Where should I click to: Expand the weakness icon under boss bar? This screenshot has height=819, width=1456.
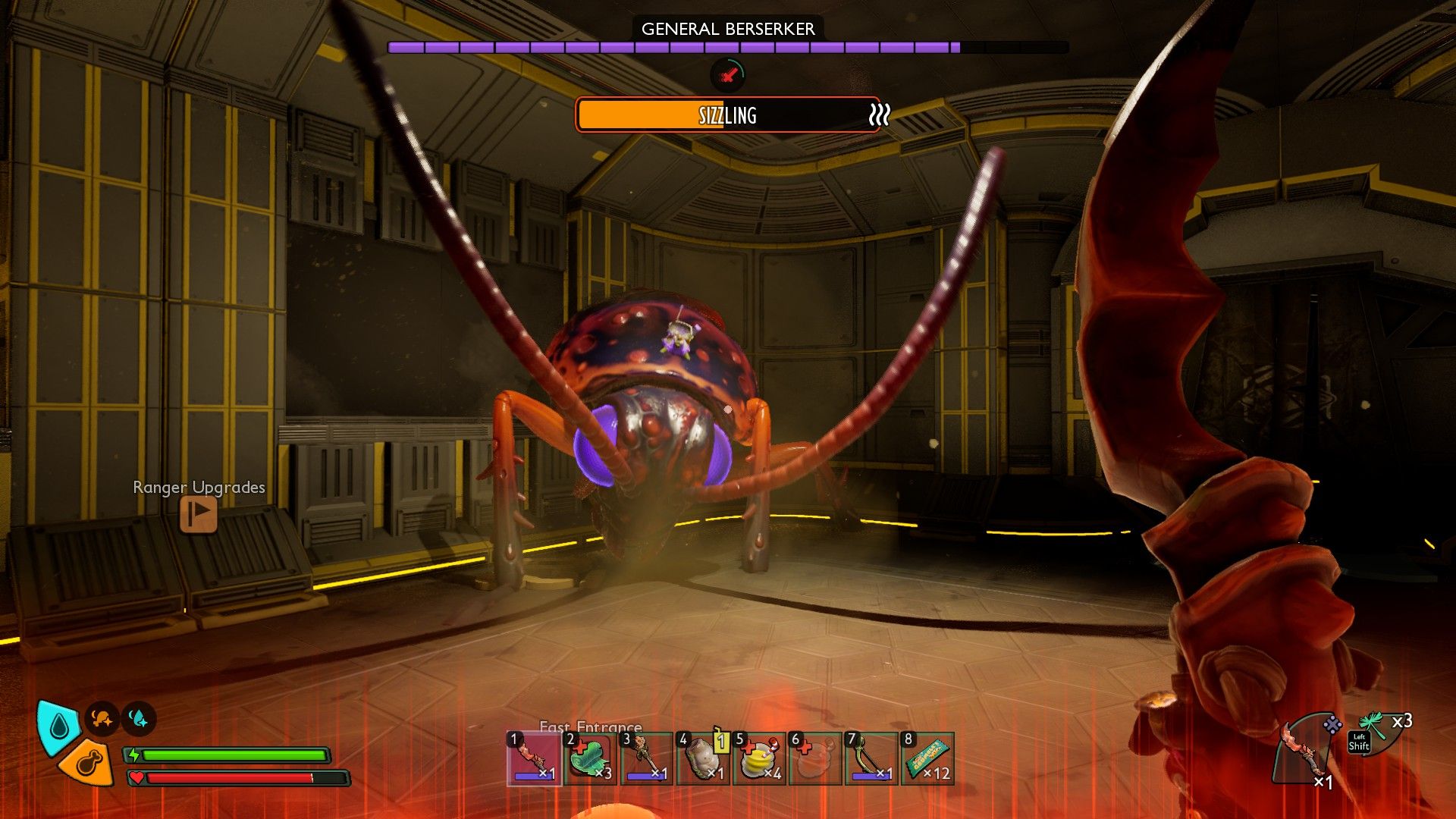(x=727, y=76)
